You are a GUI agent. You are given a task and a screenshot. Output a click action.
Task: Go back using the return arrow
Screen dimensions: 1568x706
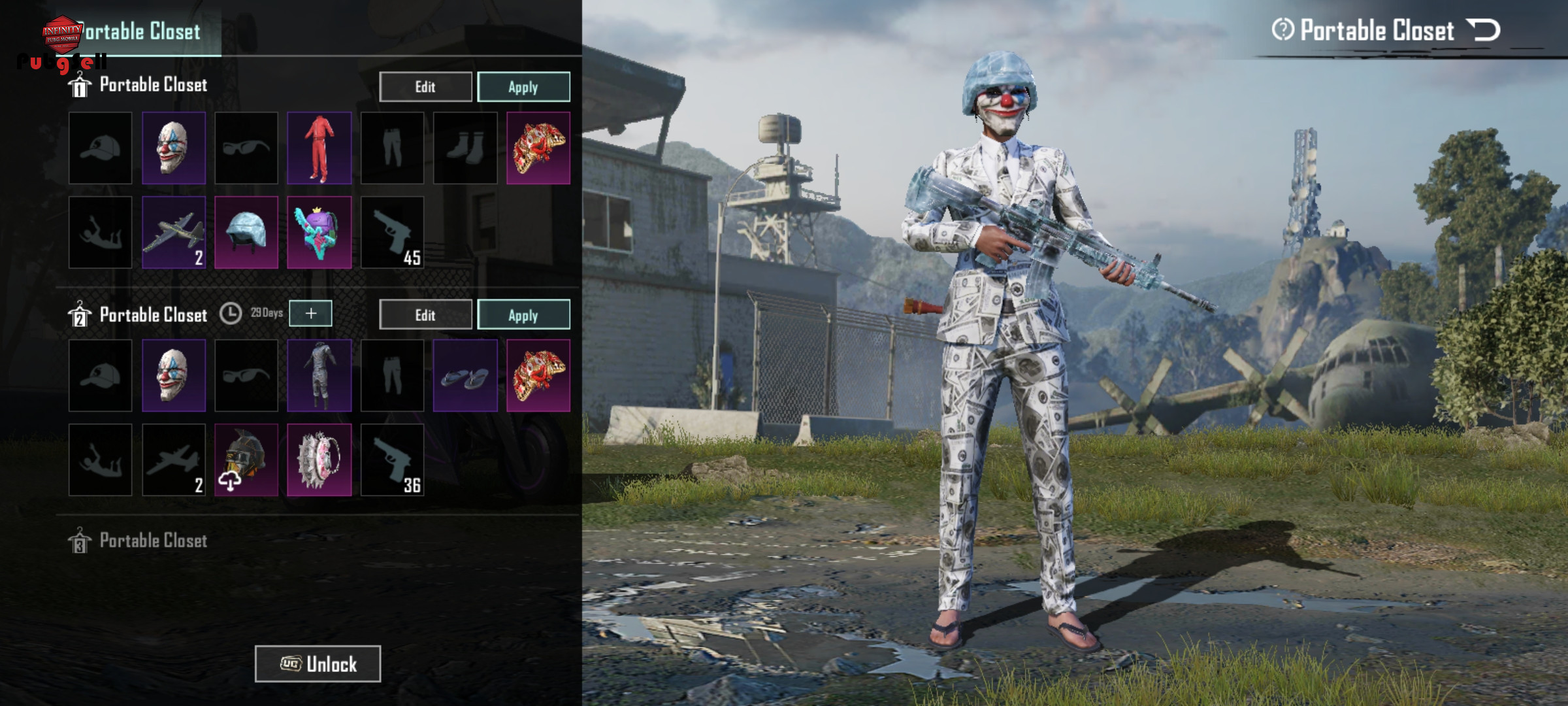1484,30
